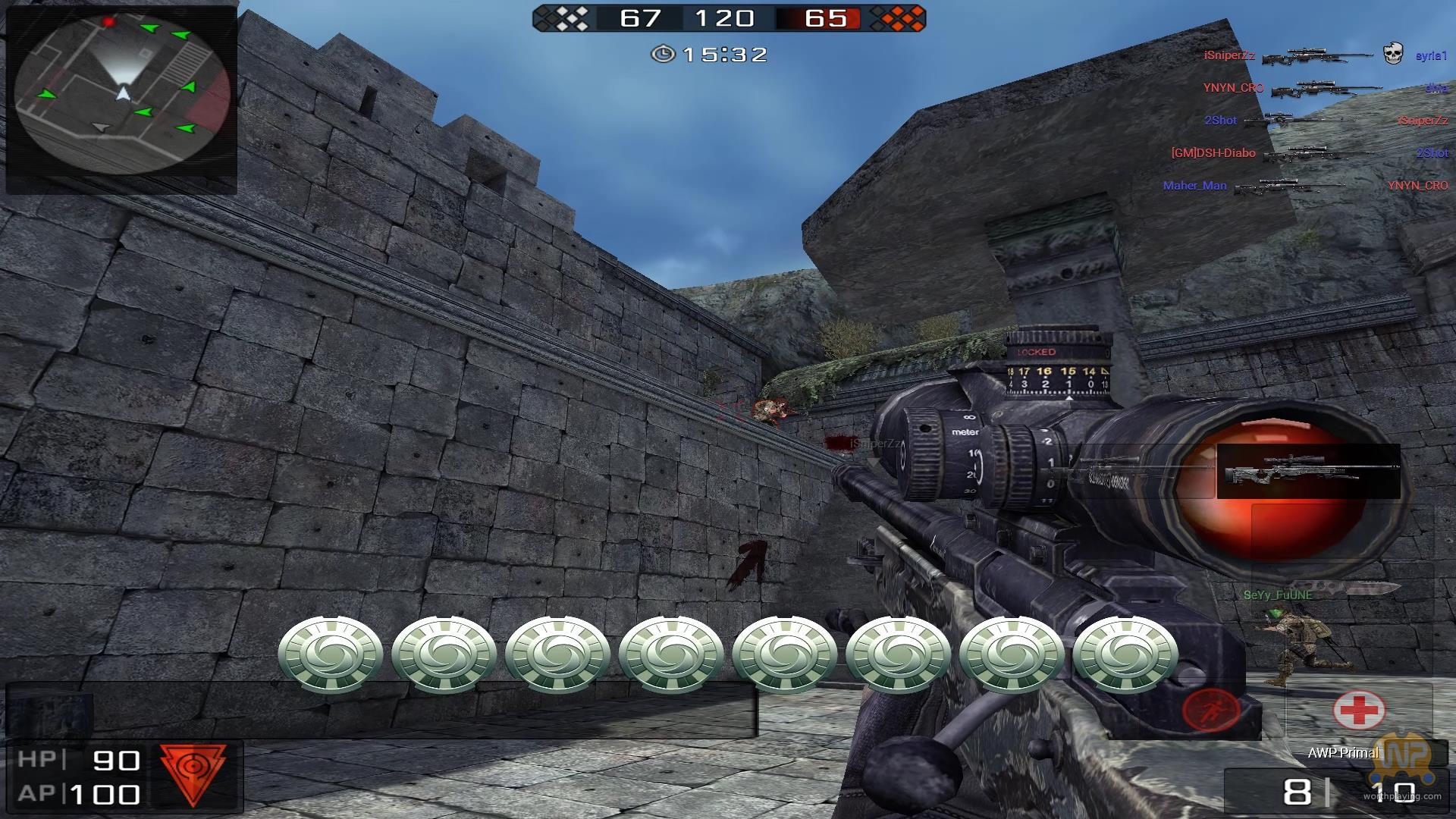Select the iSniperZz kill-feed entry

click(1227, 54)
